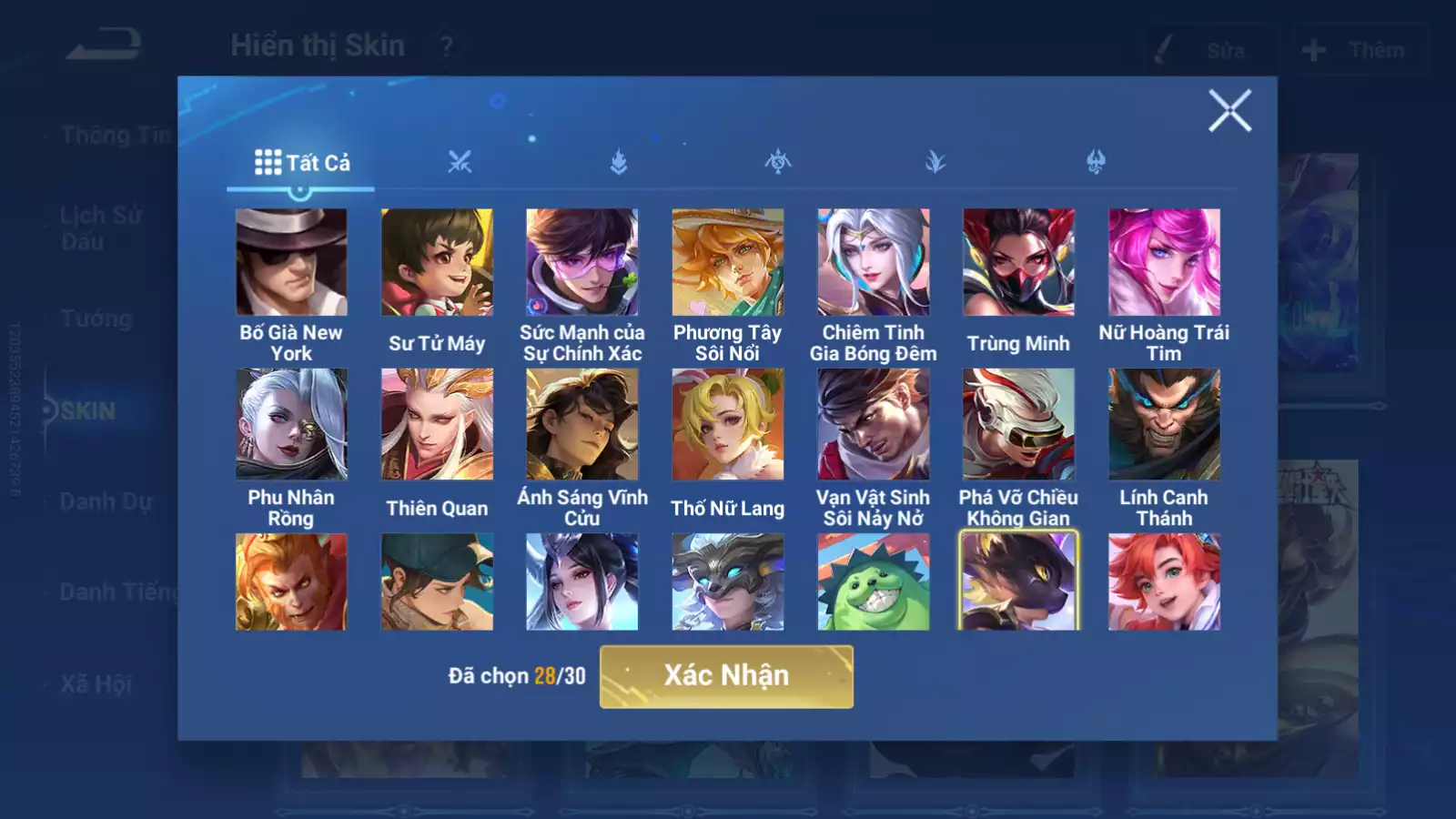Select Phá Vỡ Chiều Không Gian skin

pyautogui.click(x=1018, y=424)
